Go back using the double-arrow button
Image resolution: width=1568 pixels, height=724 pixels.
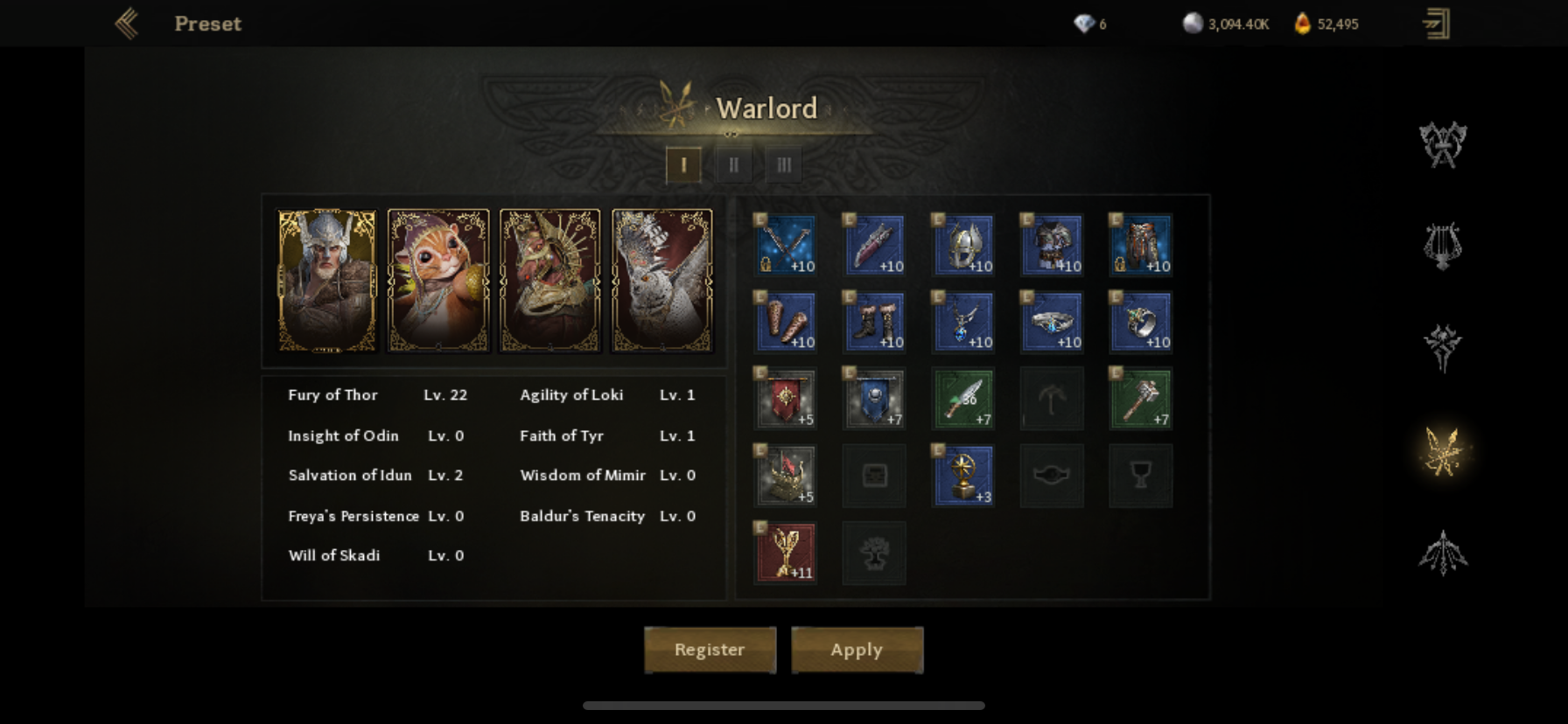pyautogui.click(x=128, y=24)
